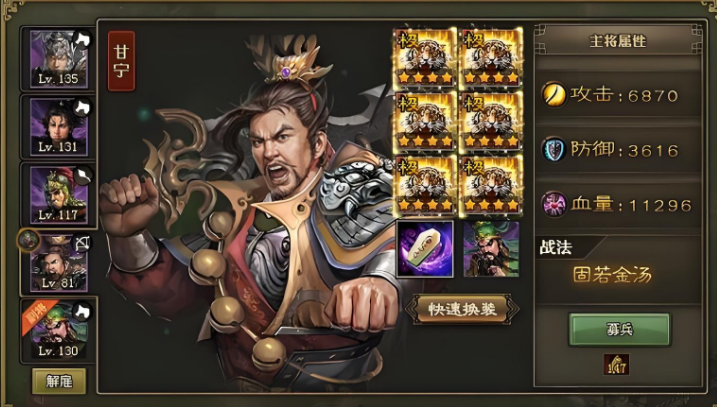Click the 甘宁 name tag
Screen dimensions: 717x407
tap(121, 62)
